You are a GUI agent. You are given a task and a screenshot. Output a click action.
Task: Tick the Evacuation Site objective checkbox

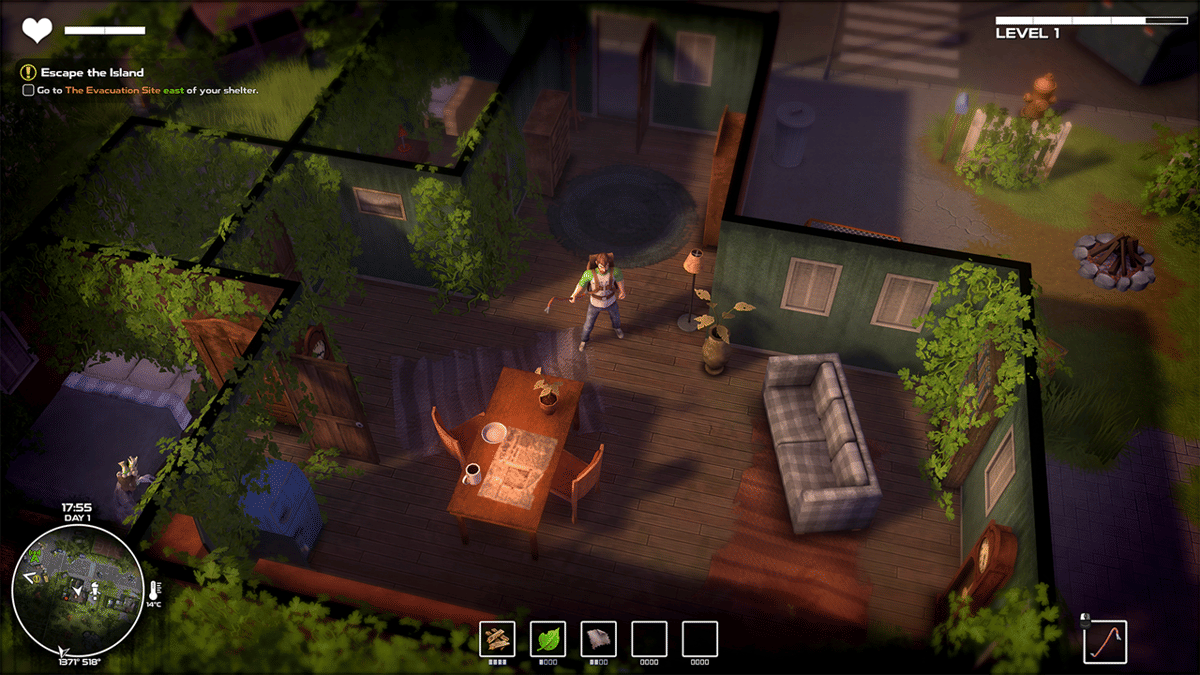29,90
